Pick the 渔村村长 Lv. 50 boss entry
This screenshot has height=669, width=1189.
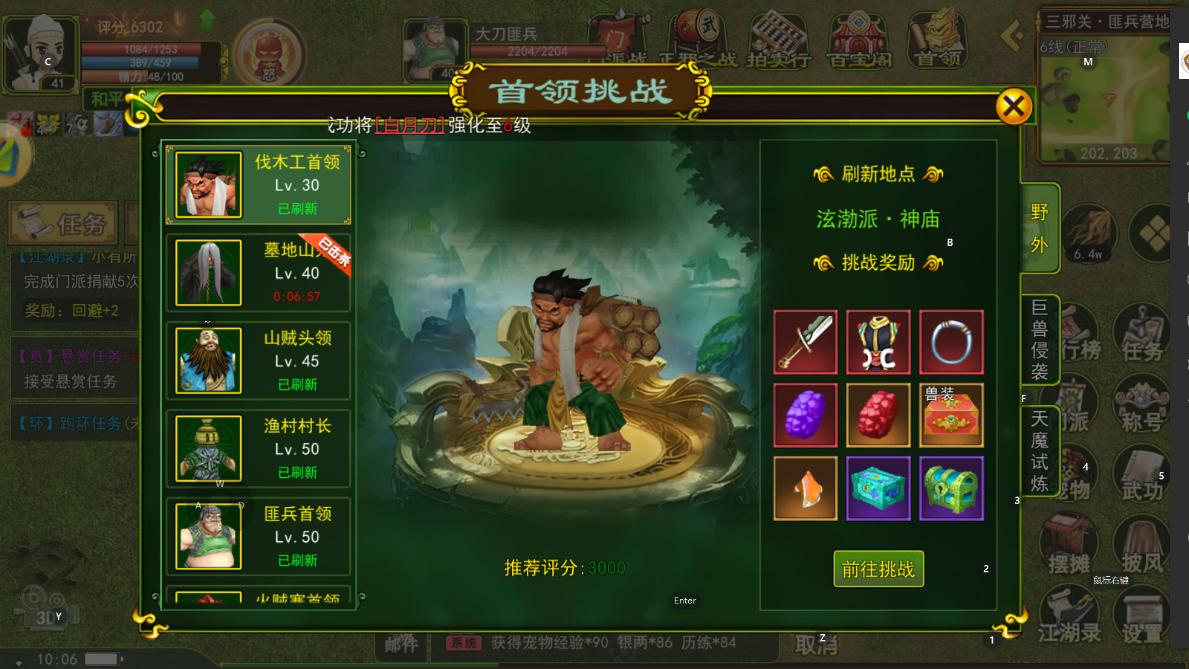[x=258, y=448]
